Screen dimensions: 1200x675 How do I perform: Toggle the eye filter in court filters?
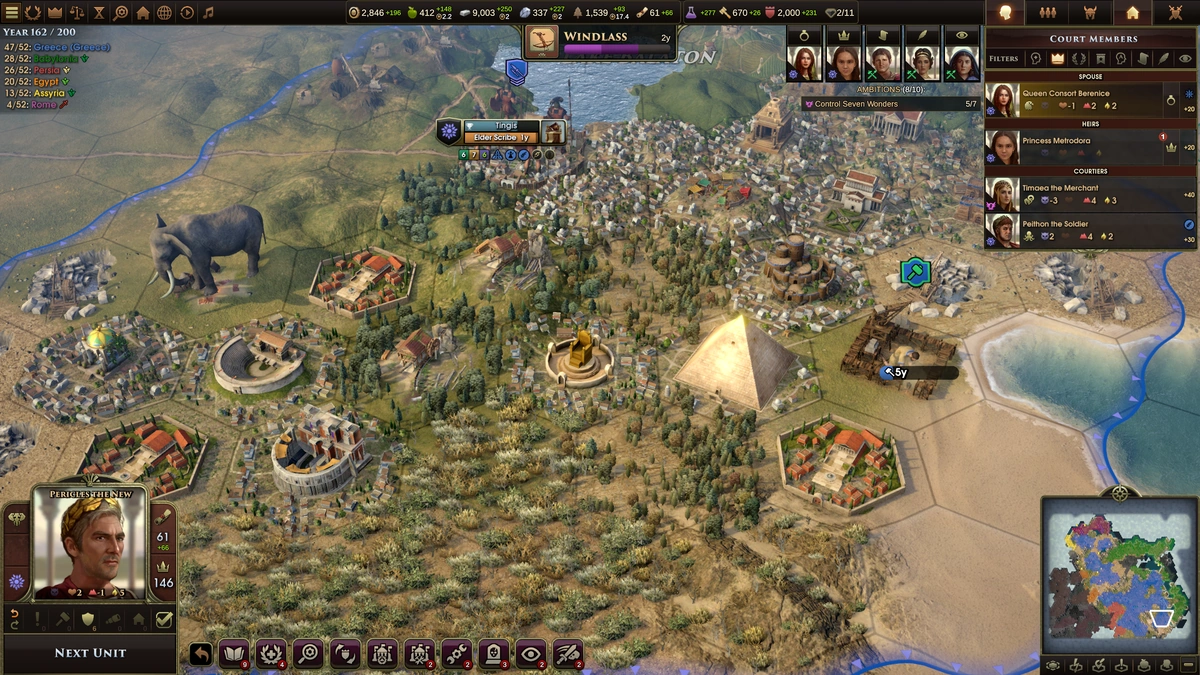[1185, 59]
